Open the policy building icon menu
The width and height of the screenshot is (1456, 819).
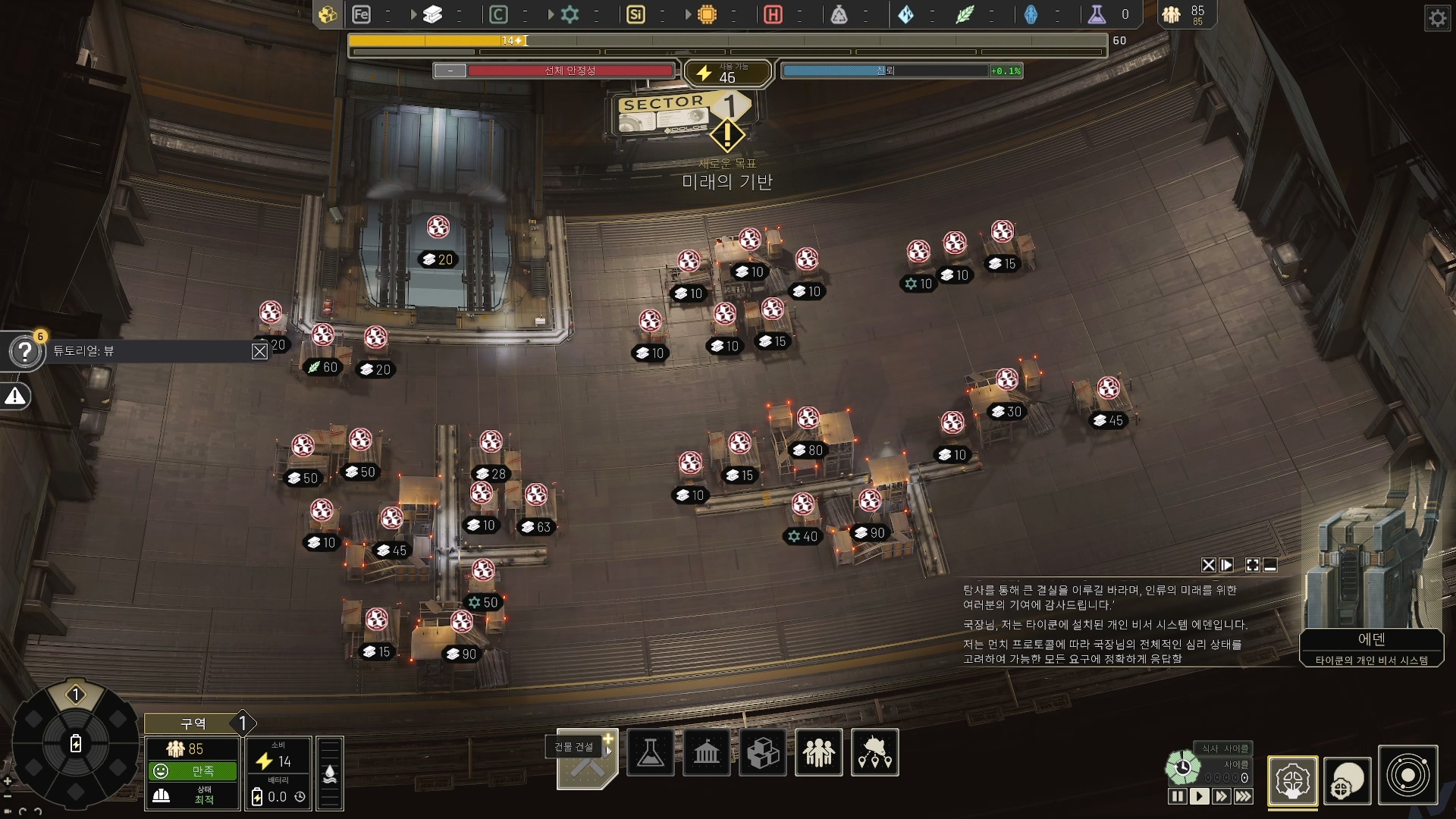pos(706,752)
